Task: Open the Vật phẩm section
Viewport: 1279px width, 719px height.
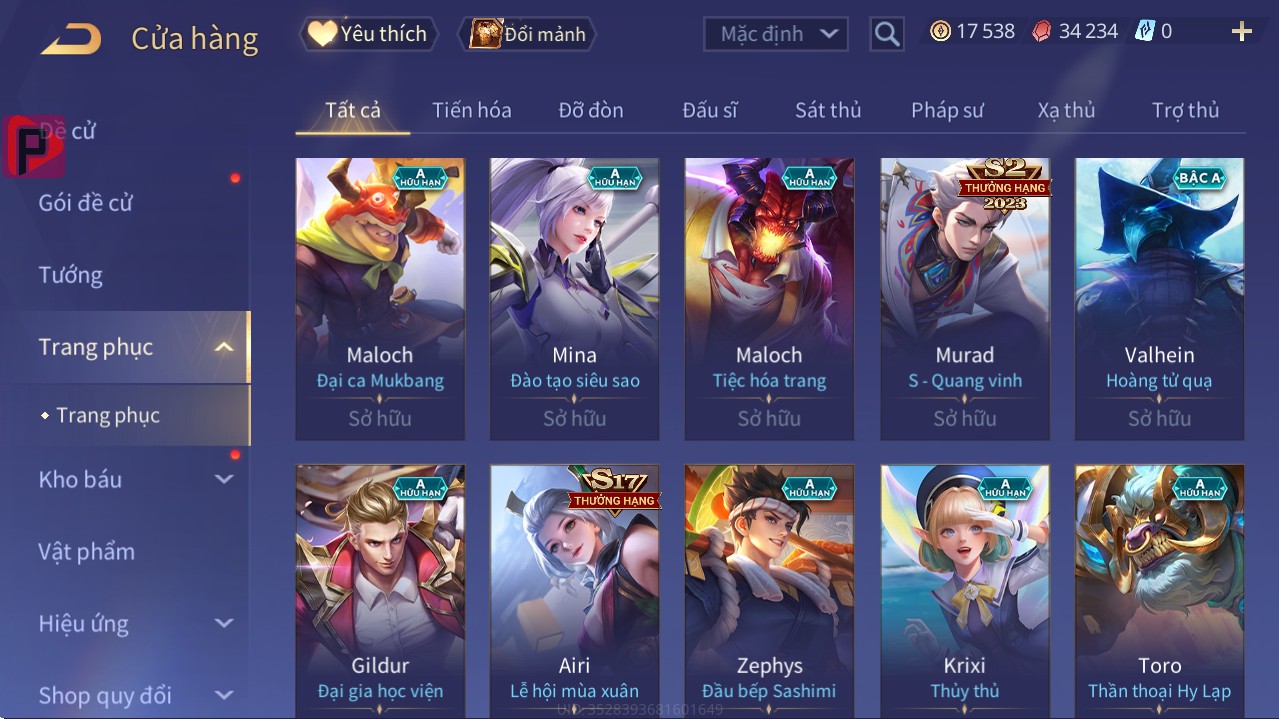Action: pos(87,551)
